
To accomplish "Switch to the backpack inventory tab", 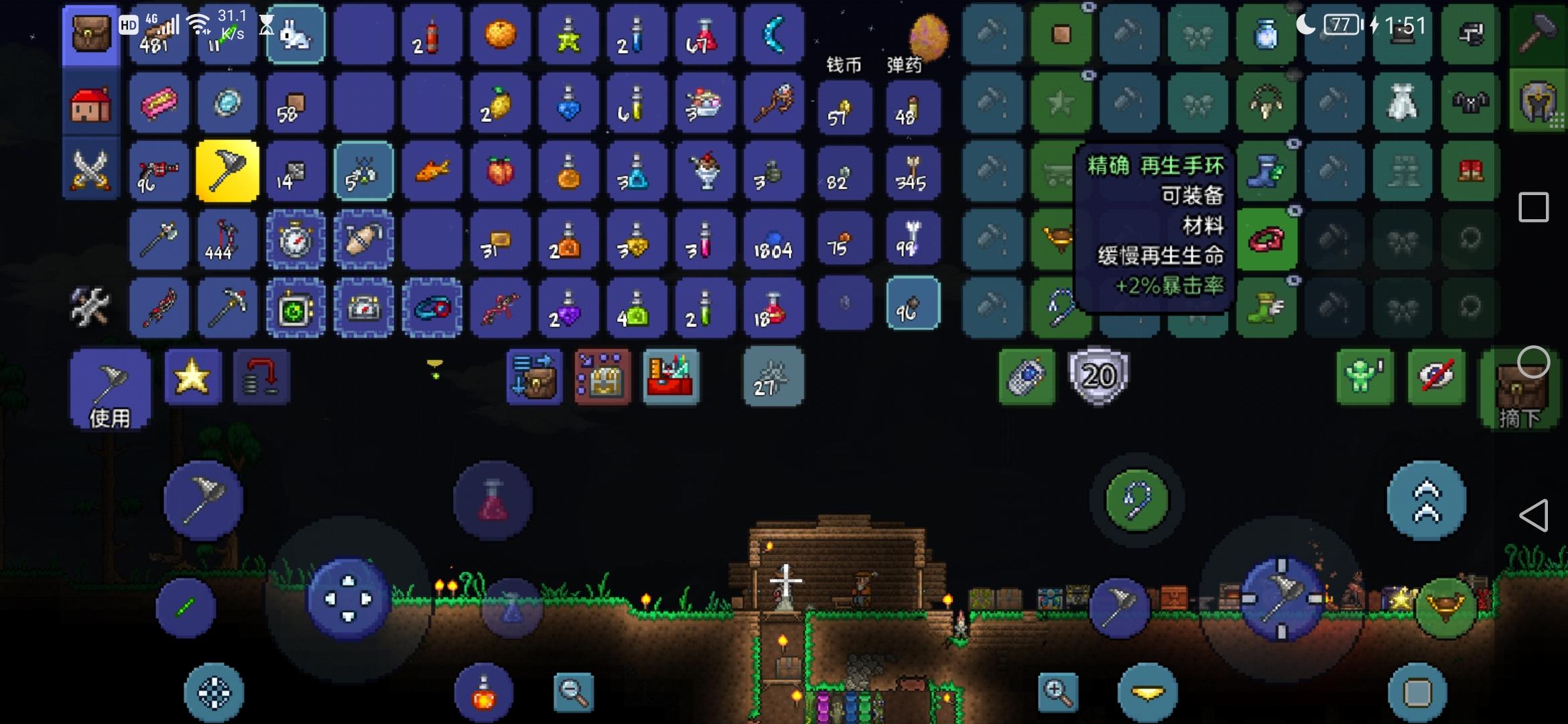I will [x=90, y=35].
